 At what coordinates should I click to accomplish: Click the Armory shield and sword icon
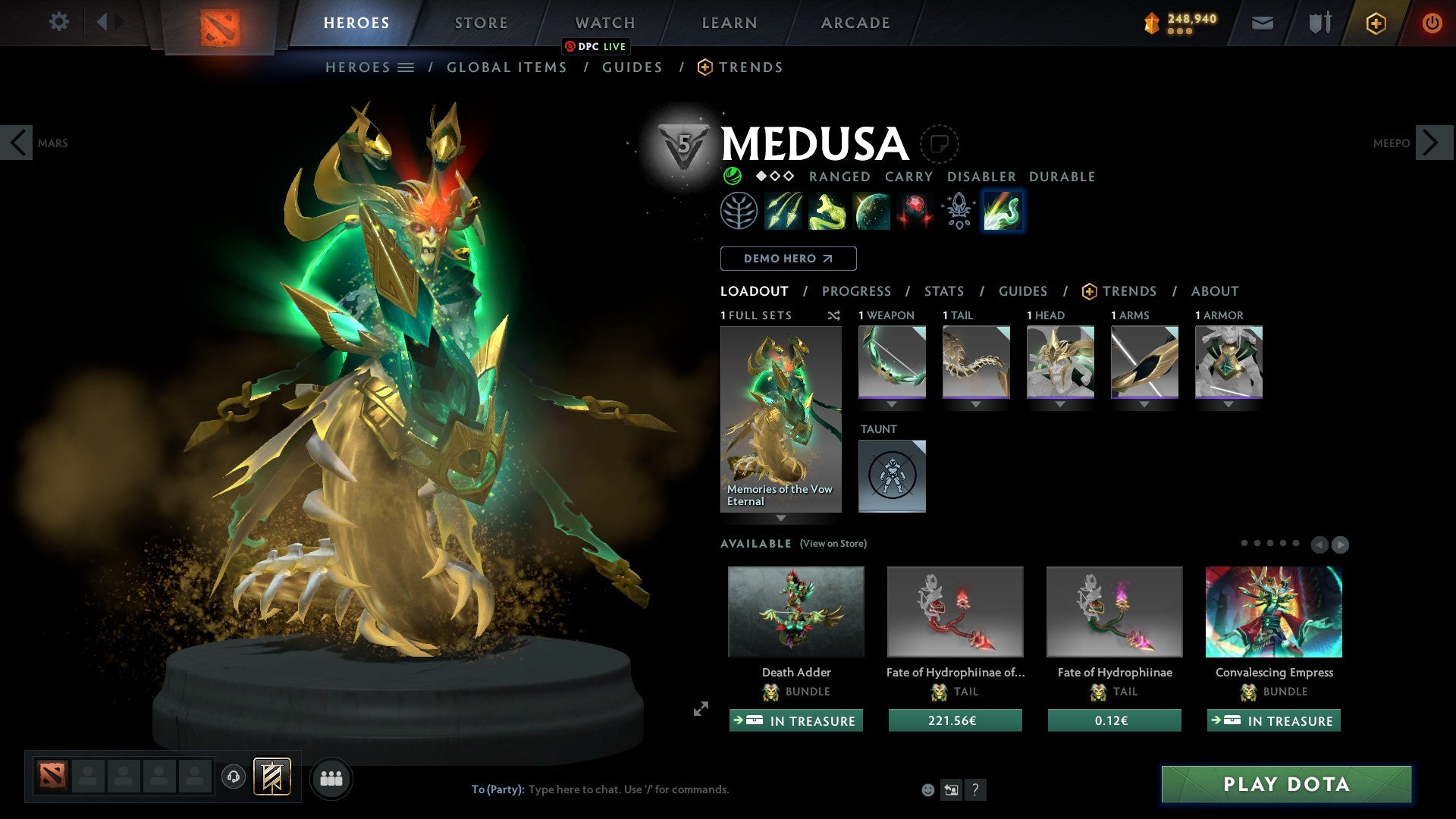(x=1318, y=23)
